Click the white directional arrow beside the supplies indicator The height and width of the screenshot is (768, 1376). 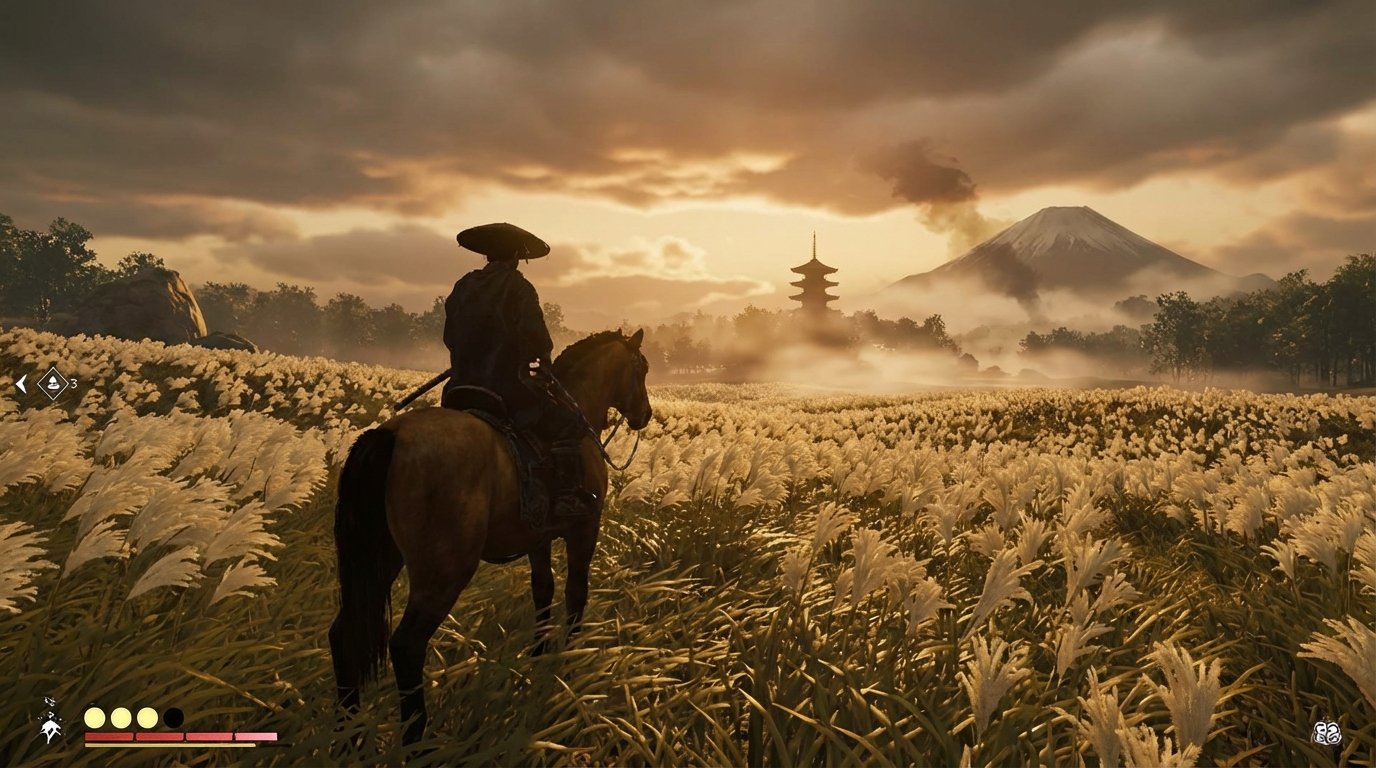point(21,383)
